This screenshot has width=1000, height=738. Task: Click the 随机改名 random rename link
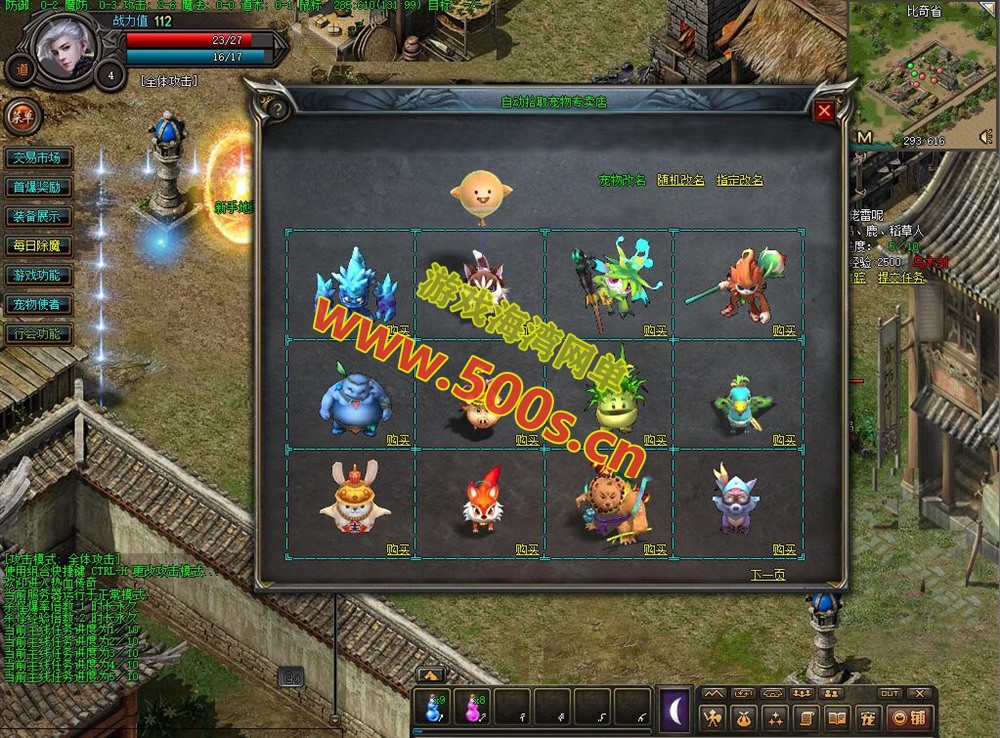click(x=680, y=181)
